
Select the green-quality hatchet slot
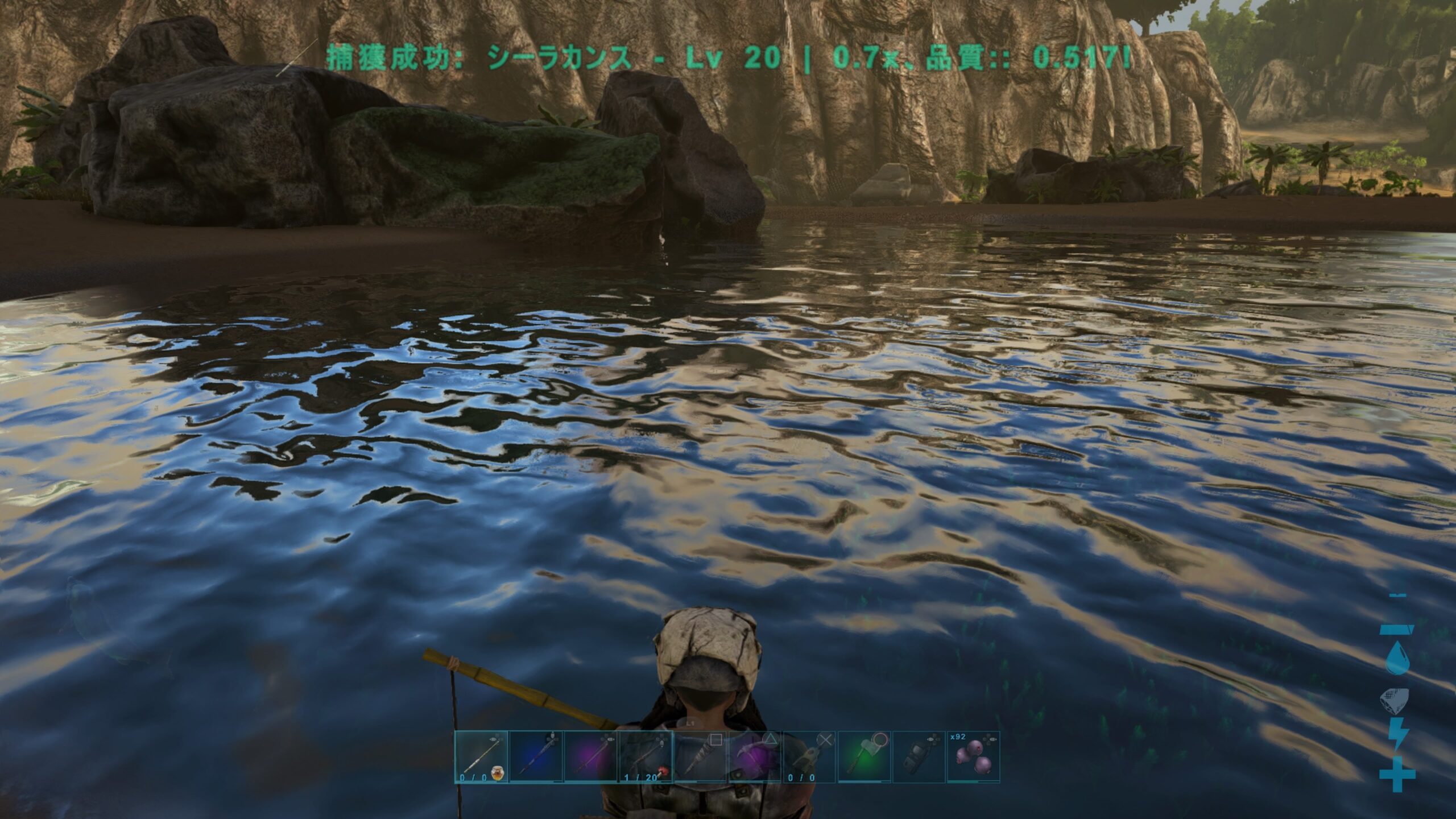pos(864,756)
